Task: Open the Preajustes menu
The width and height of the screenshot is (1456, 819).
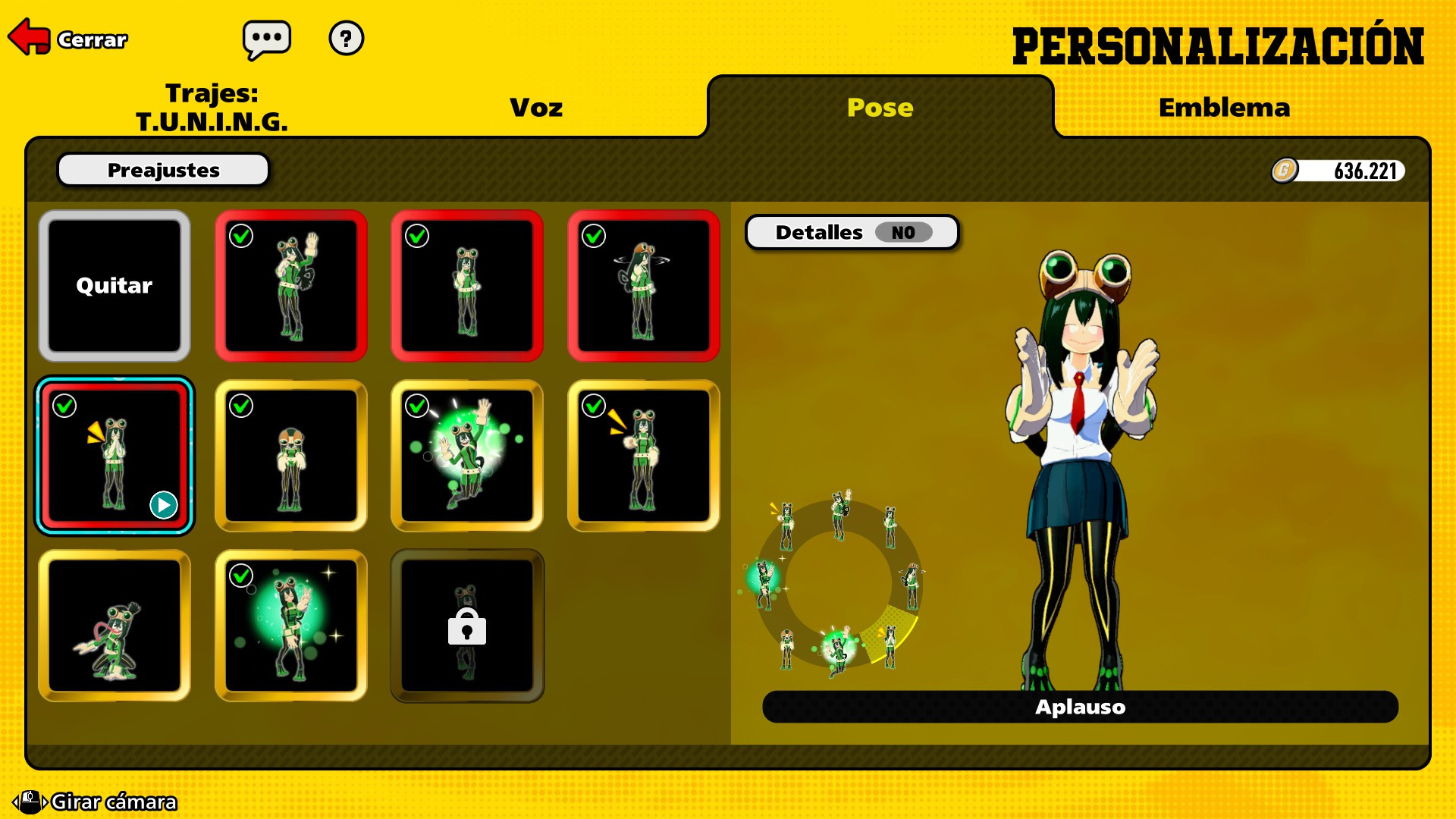Action: click(162, 169)
